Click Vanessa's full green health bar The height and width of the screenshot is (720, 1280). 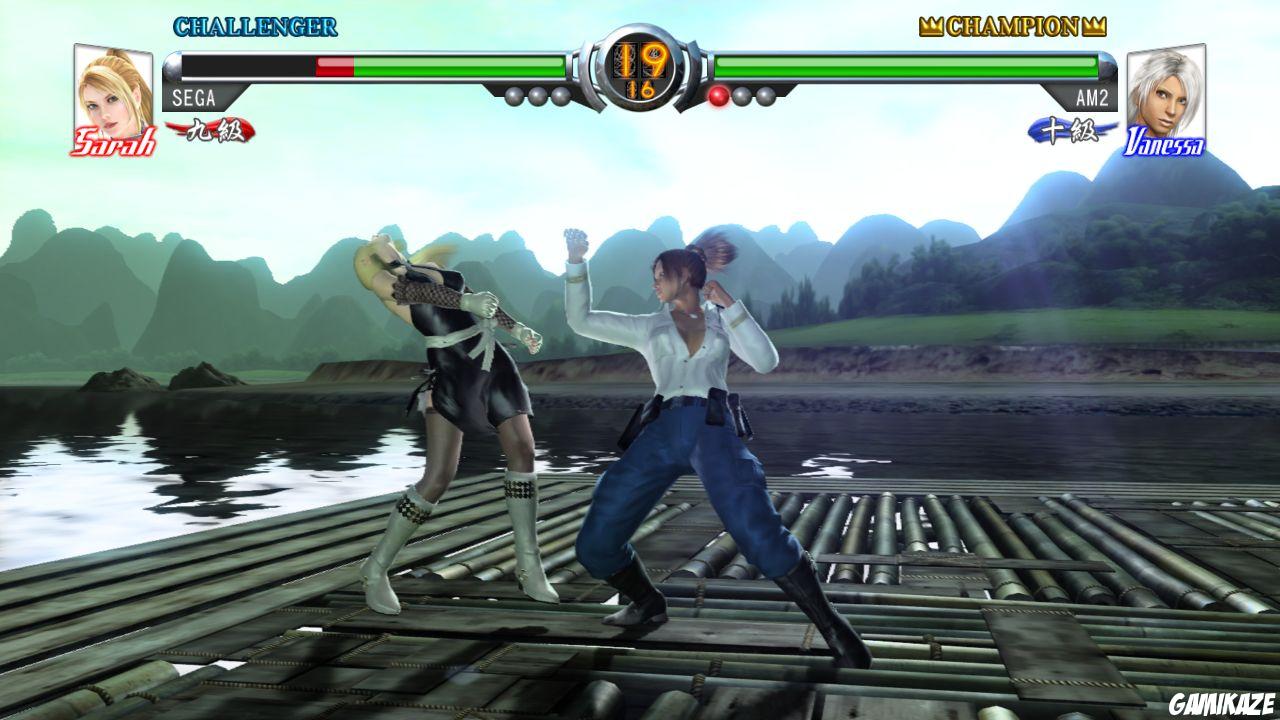click(x=910, y=66)
